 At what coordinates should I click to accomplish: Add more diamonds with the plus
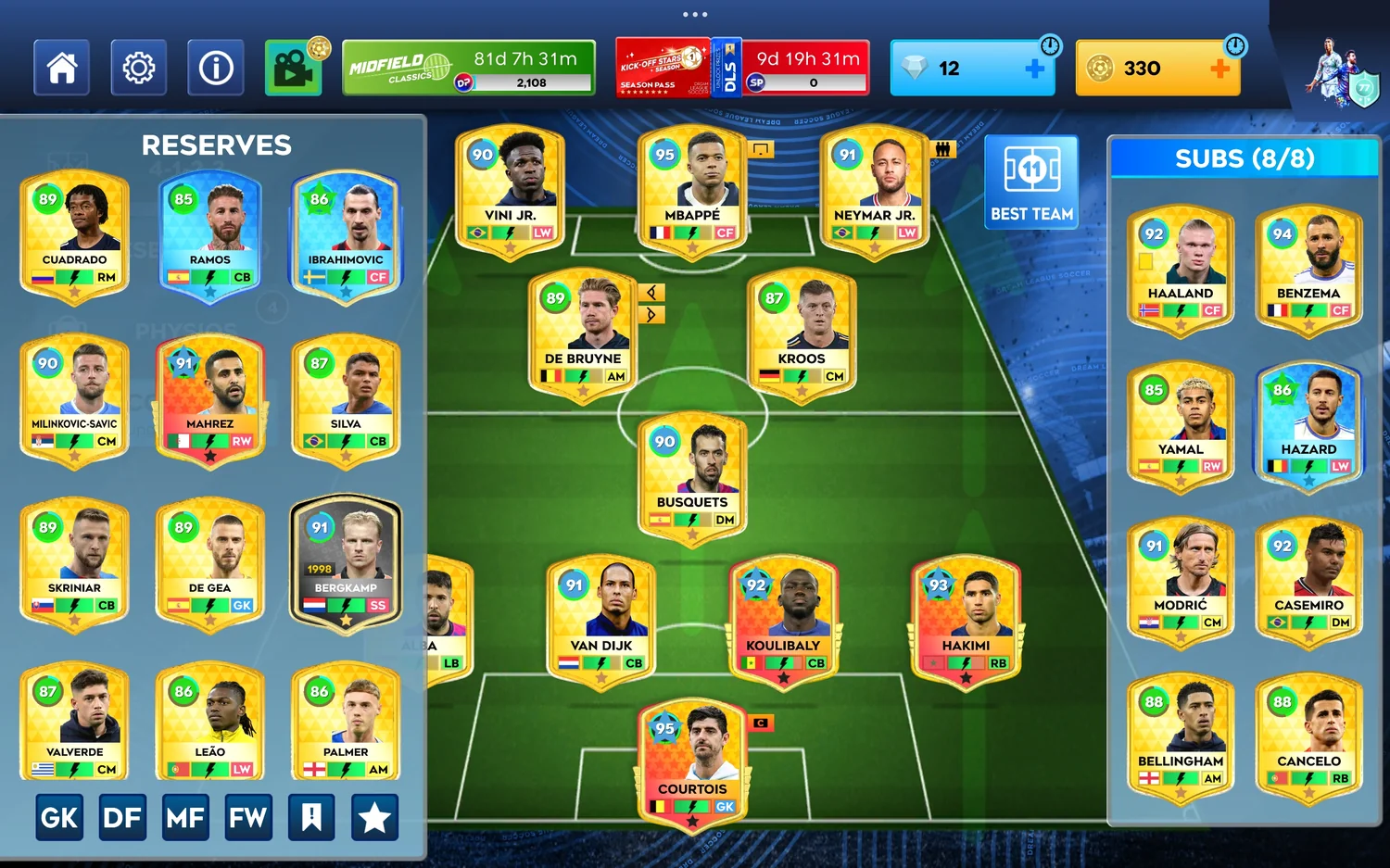tap(1035, 69)
